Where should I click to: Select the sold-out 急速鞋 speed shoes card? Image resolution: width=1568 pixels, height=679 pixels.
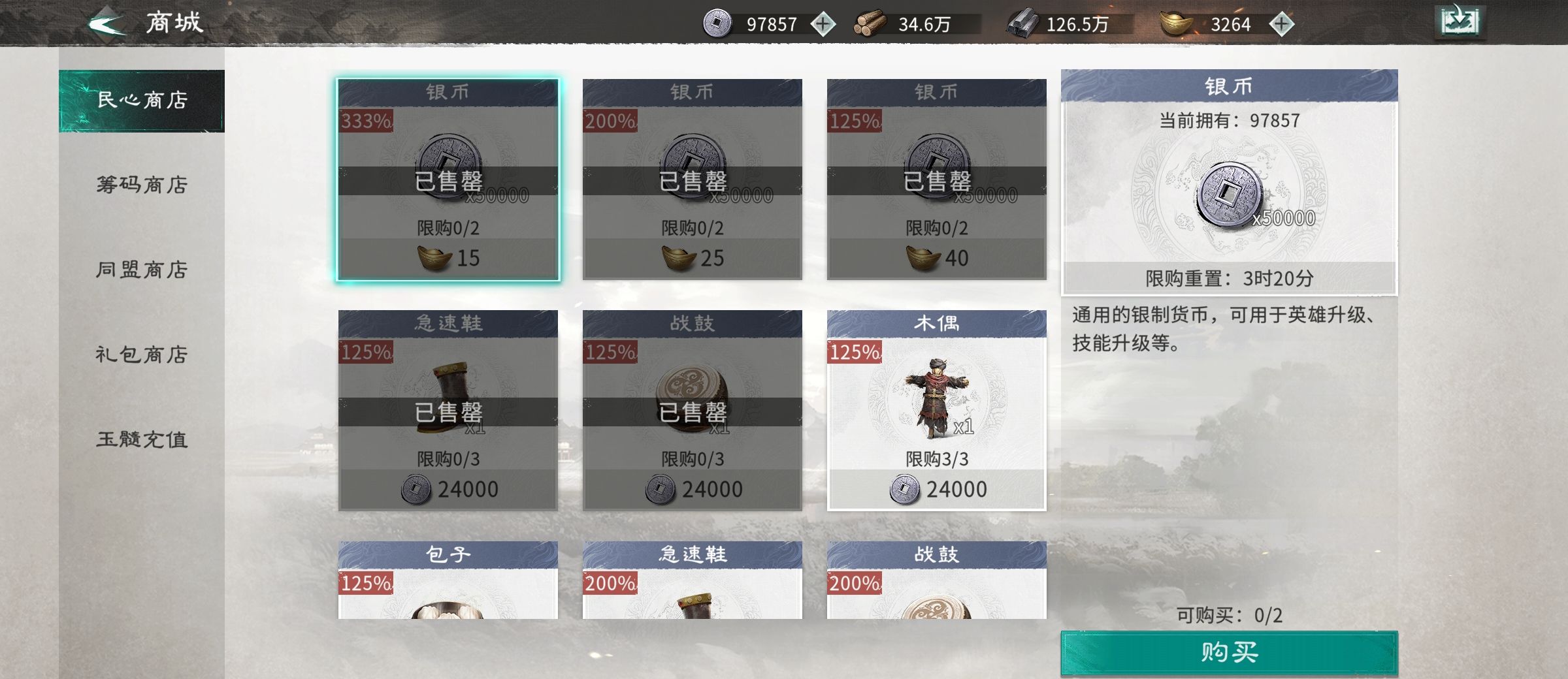[448, 411]
